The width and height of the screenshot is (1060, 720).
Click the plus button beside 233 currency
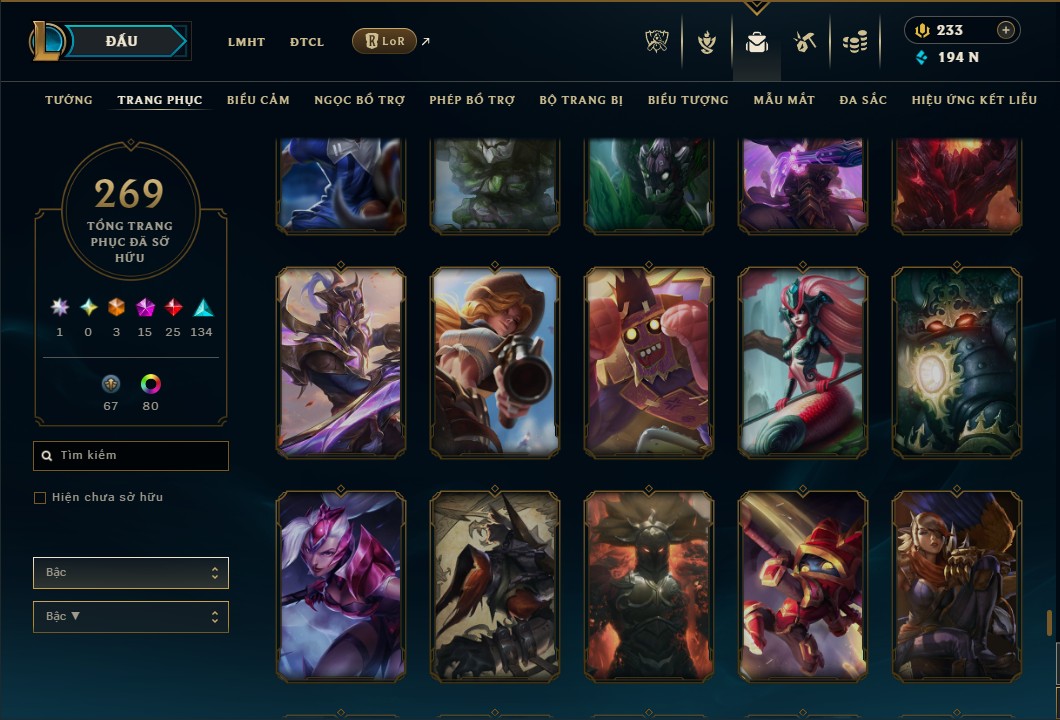[x=1005, y=30]
